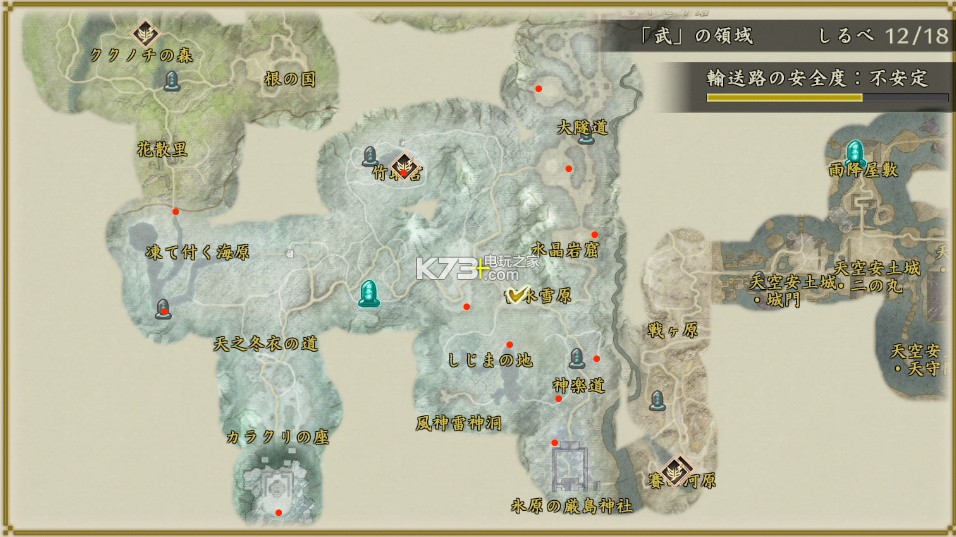Click the yellow checkmark marker at 氷雪原
The width and height of the screenshot is (956, 537).
[x=517, y=294]
